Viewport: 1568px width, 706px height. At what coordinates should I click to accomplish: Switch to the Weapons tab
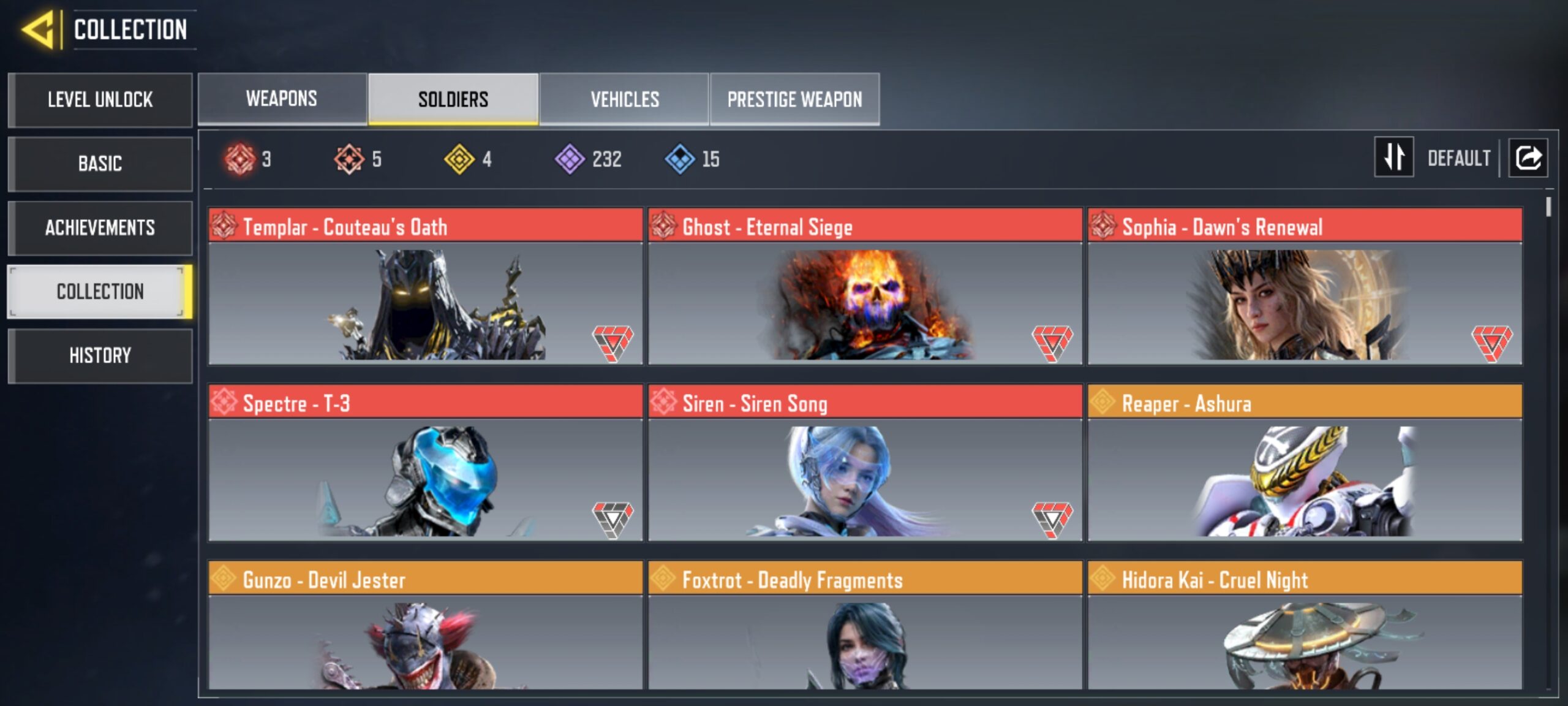click(281, 98)
